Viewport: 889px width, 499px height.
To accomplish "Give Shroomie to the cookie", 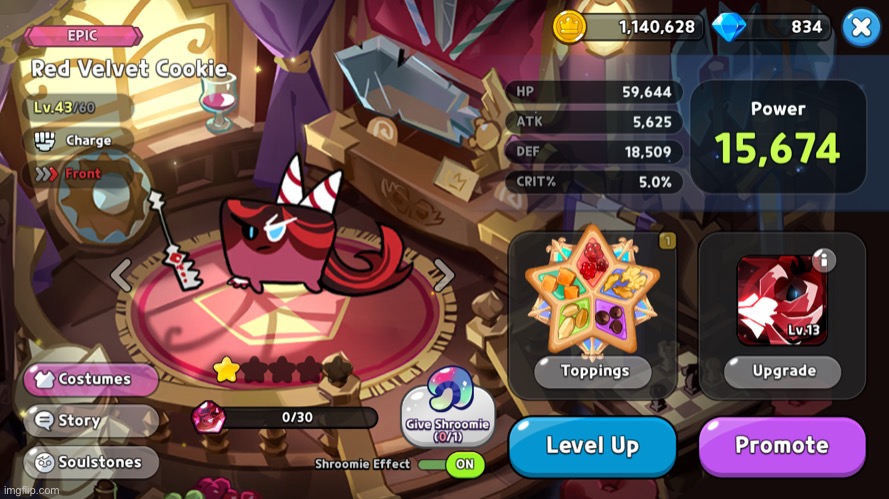I will (447, 408).
